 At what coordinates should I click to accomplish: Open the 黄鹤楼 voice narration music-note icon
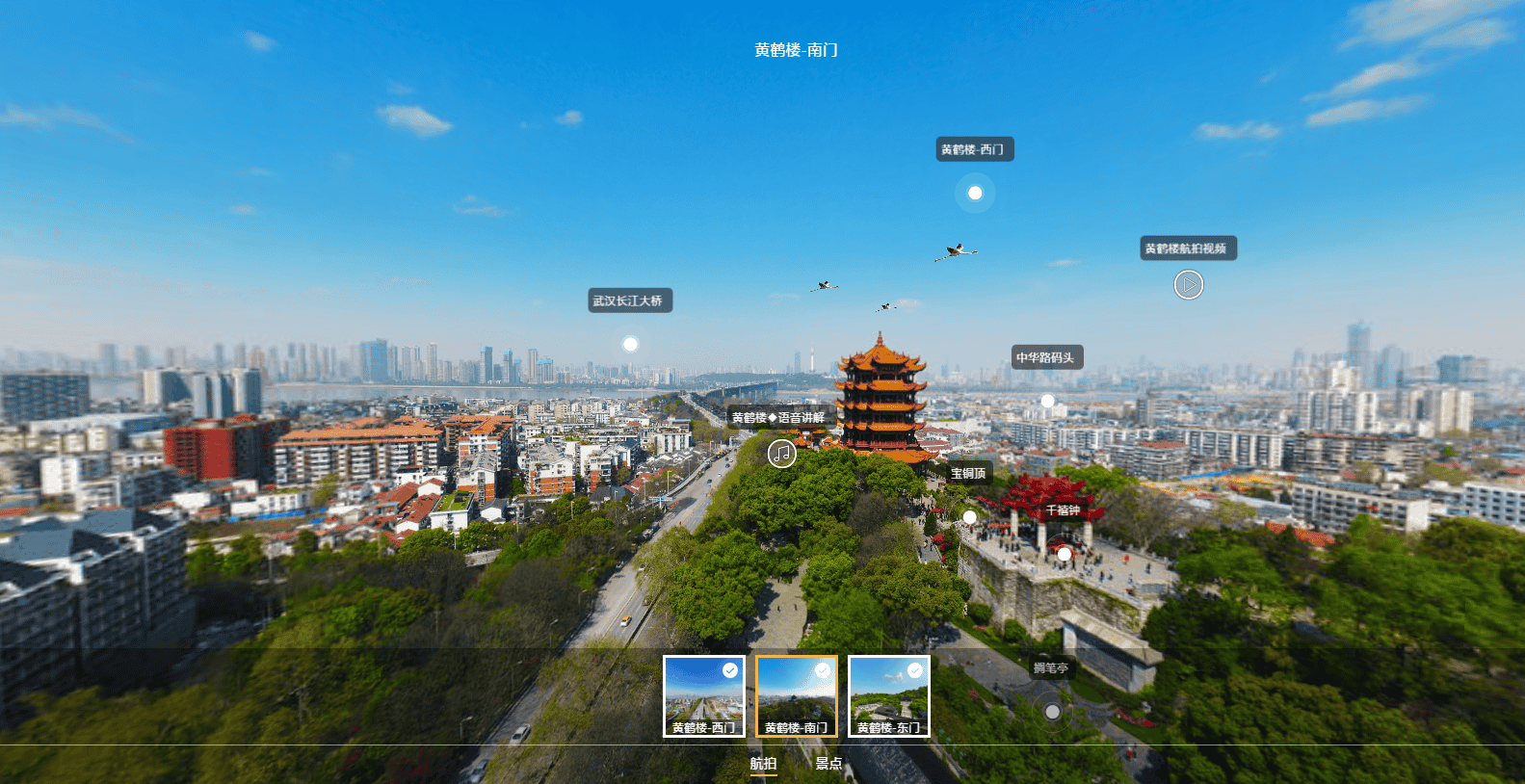pos(781,452)
